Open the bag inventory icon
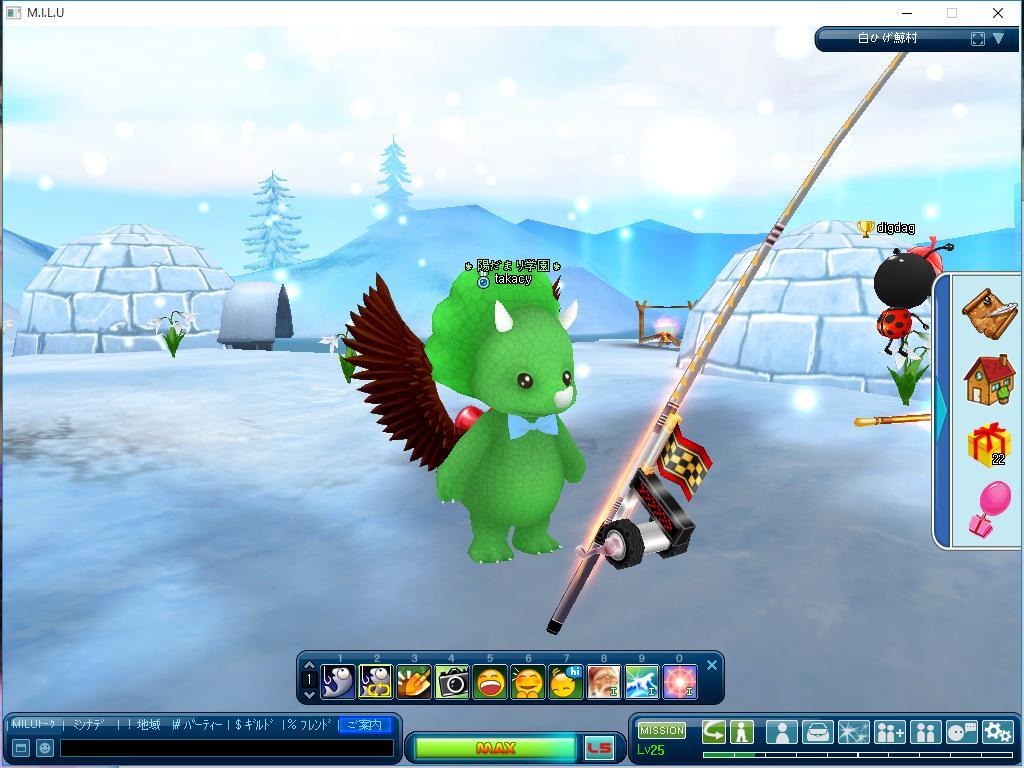1024x768 pixels. [817, 732]
